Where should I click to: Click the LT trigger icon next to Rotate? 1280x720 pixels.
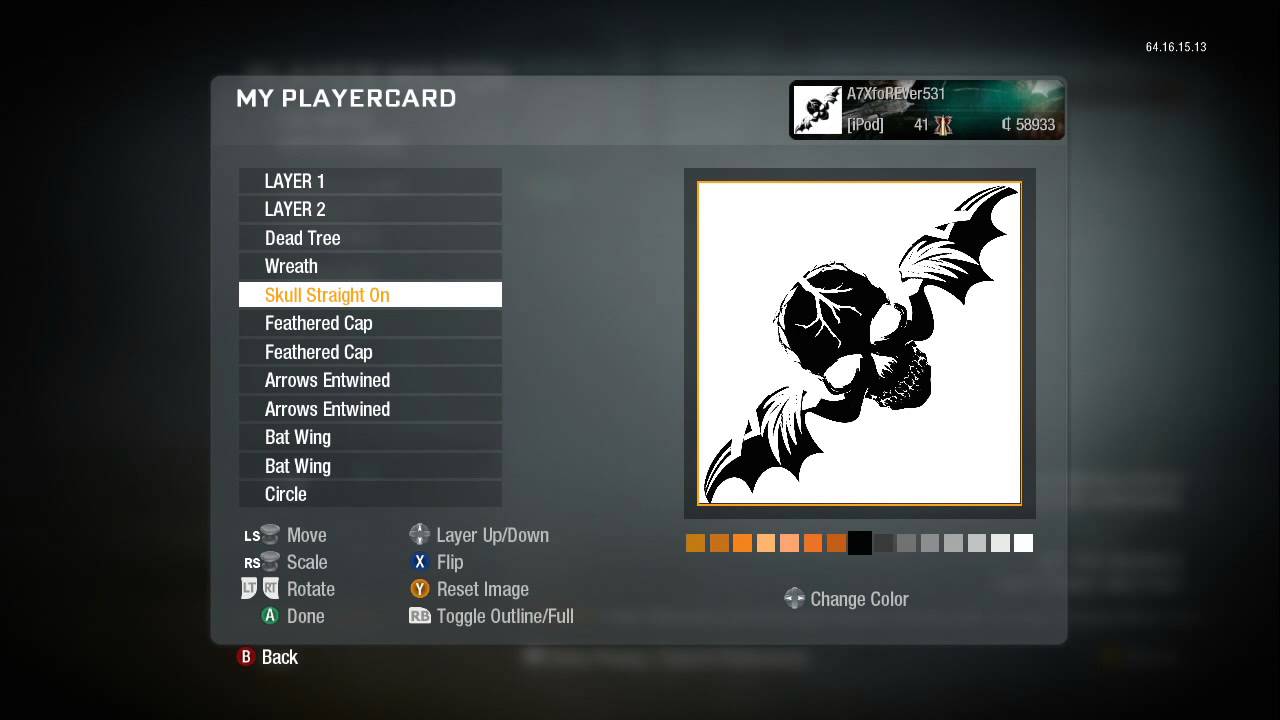(x=247, y=588)
